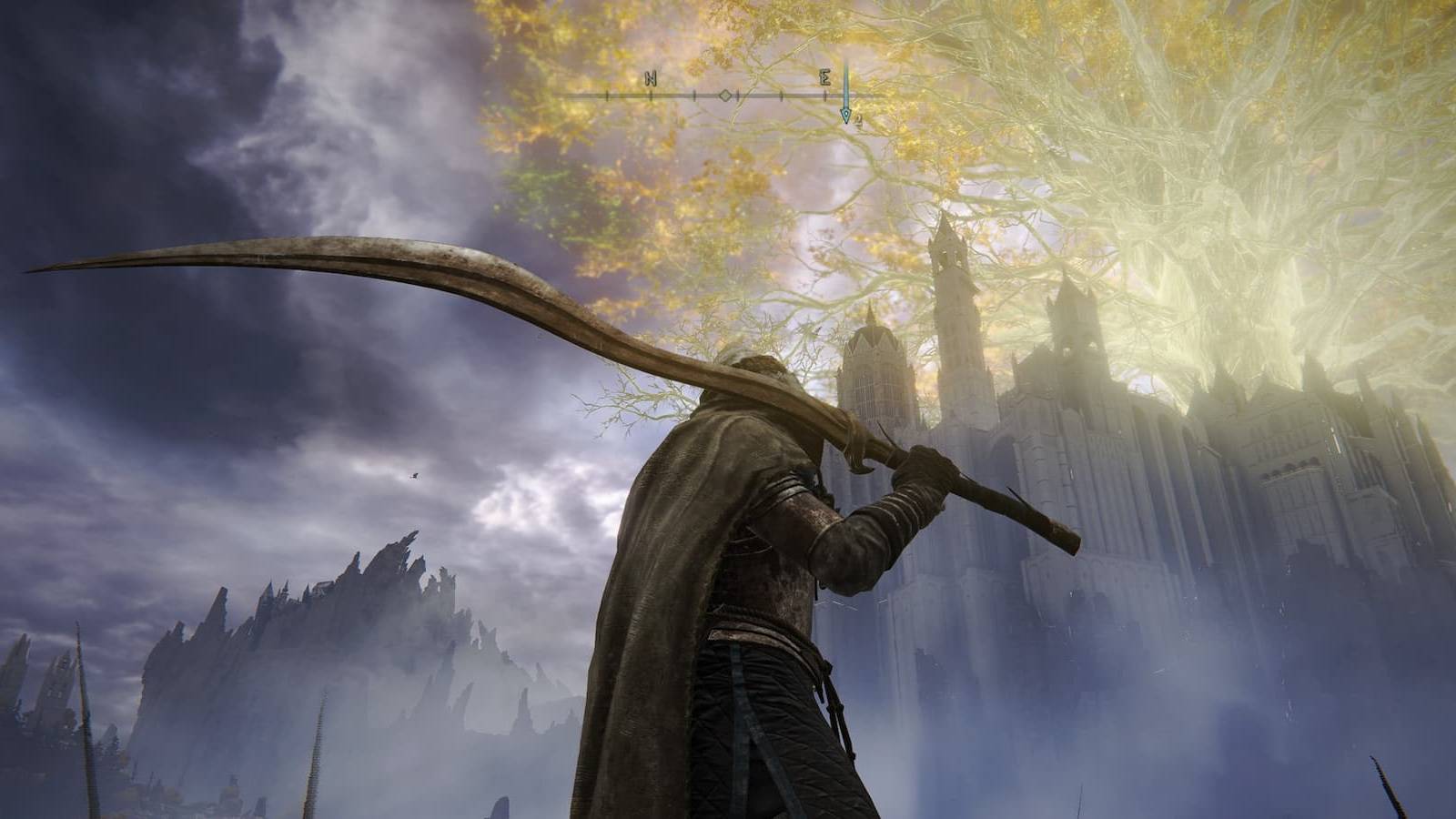
Task: Select the waypoint distance label beside the arrow
Action: coord(859,120)
